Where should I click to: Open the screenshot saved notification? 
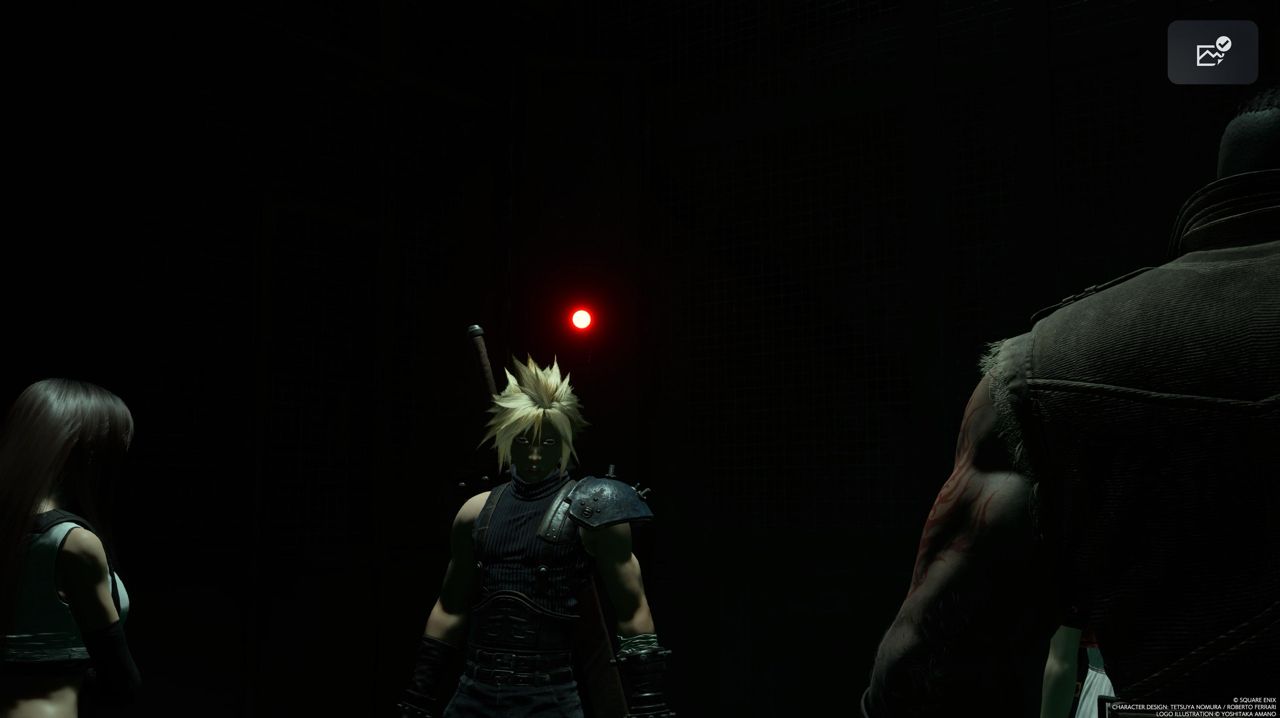point(1212,52)
